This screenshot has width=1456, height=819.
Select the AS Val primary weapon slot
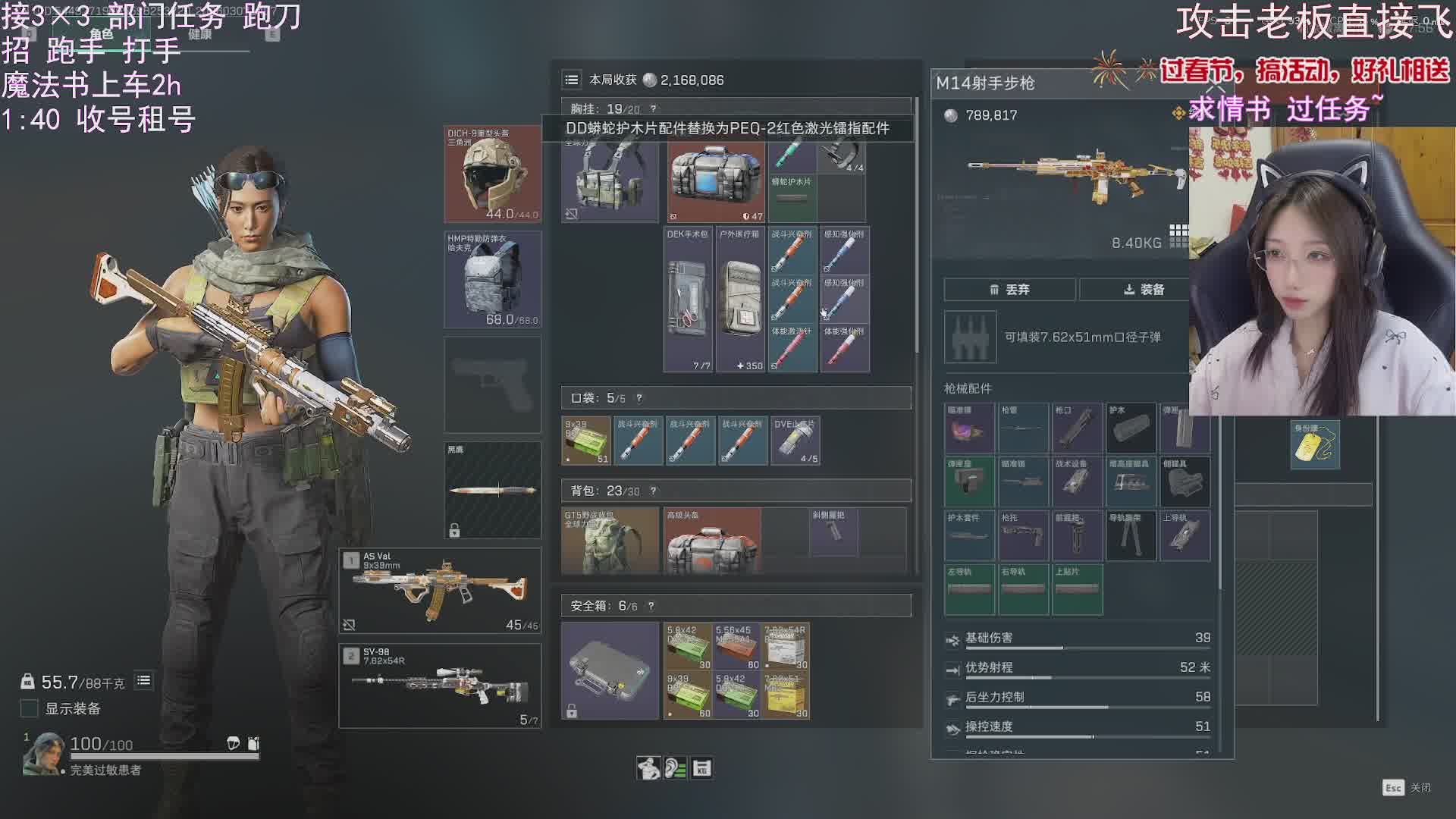(x=440, y=590)
